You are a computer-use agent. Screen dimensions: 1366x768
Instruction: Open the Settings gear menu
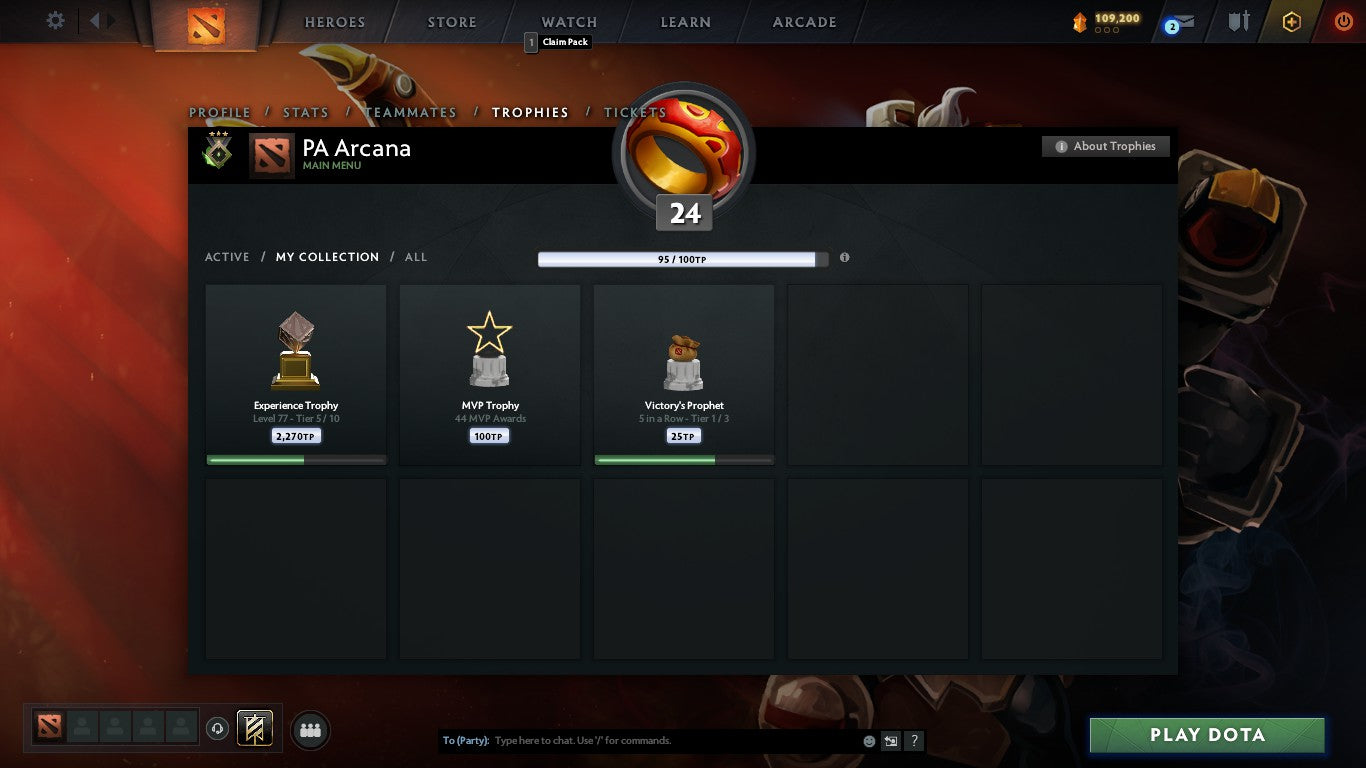pyautogui.click(x=55, y=20)
